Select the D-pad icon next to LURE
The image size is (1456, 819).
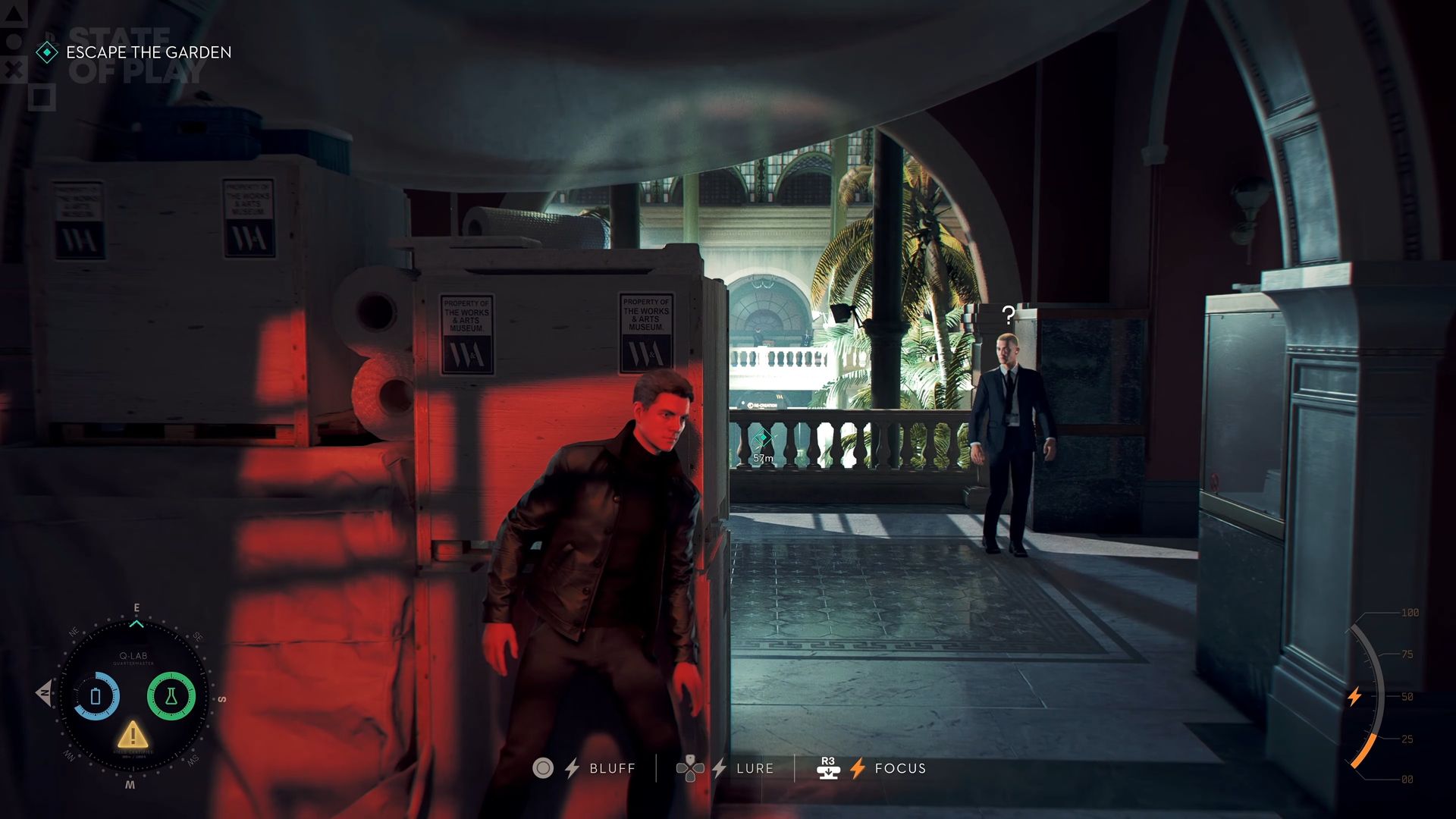[x=691, y=768]
